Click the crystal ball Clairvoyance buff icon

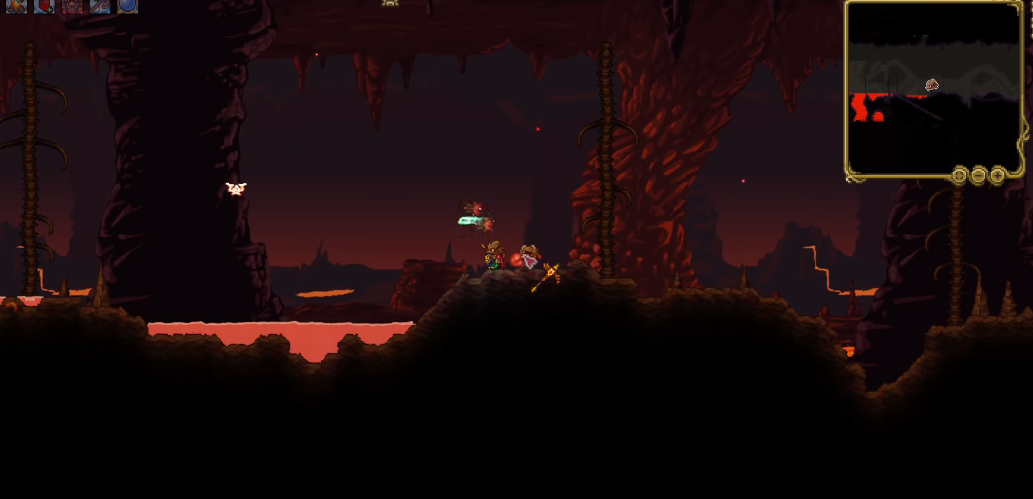128,5
